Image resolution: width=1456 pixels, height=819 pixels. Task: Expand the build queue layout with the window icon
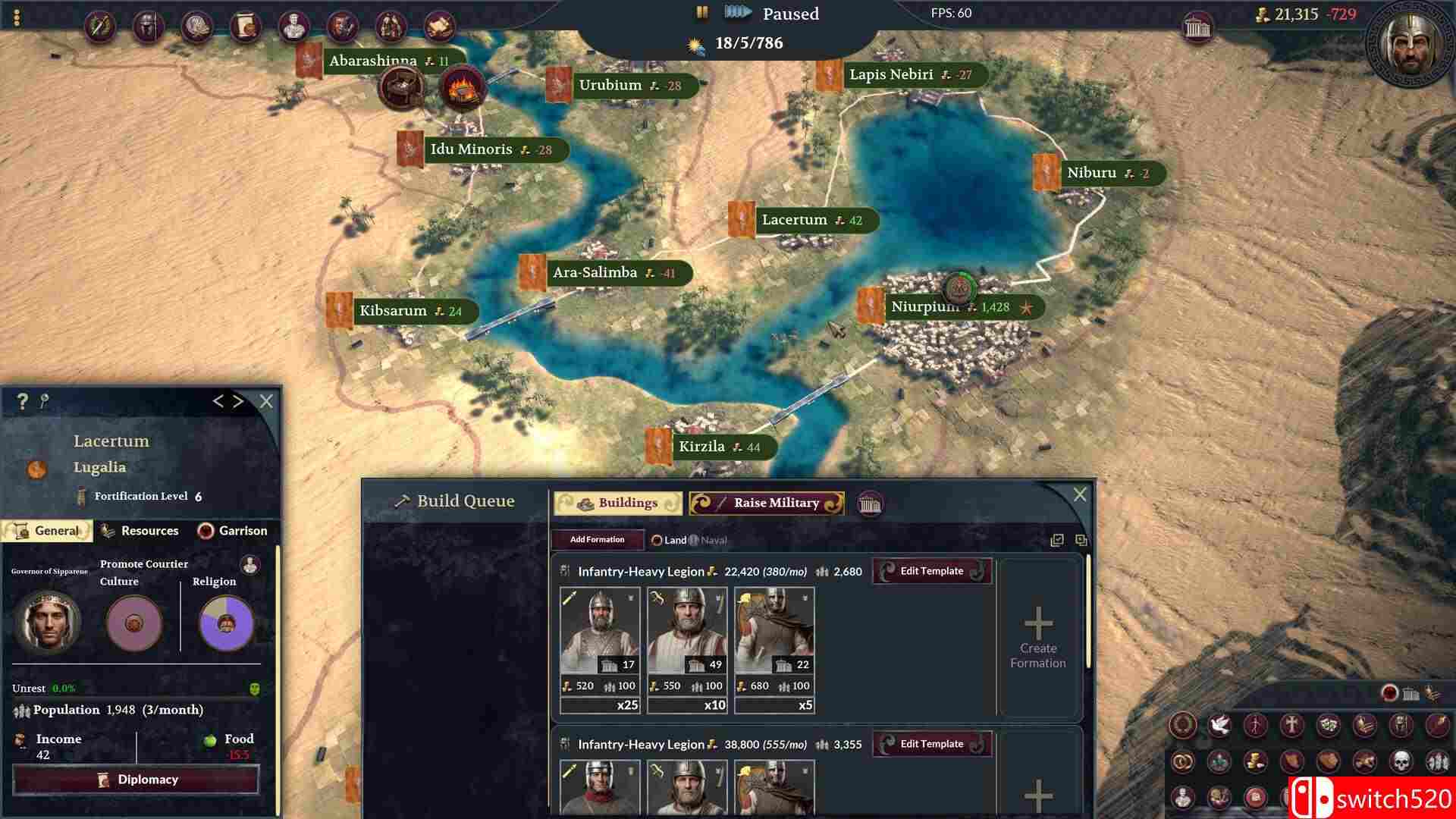[1081, 540]
